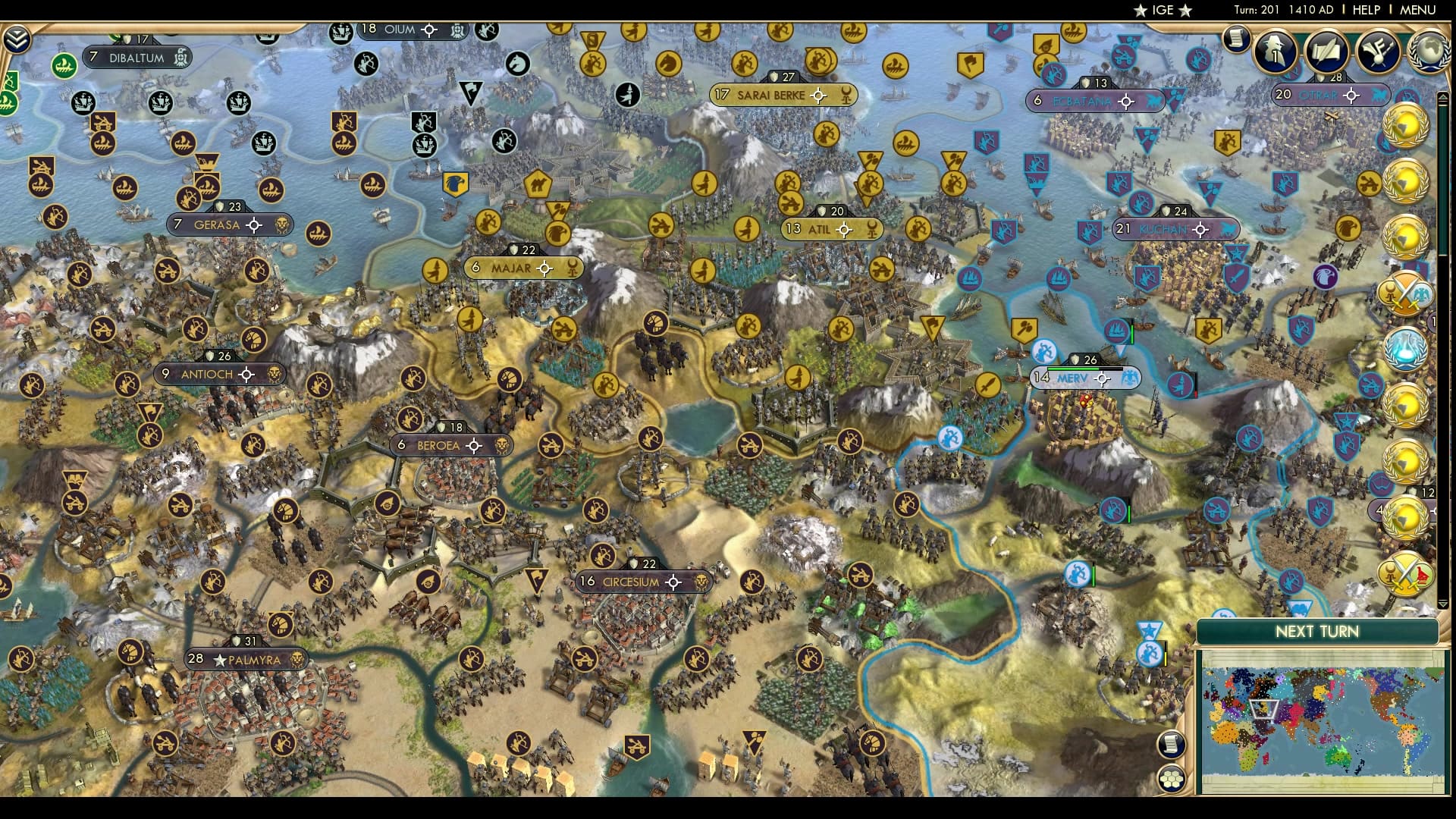The image size is (1456, 819).
Task: Open the Culture overview icon beside diplomacy
Action: point(1378,53)
